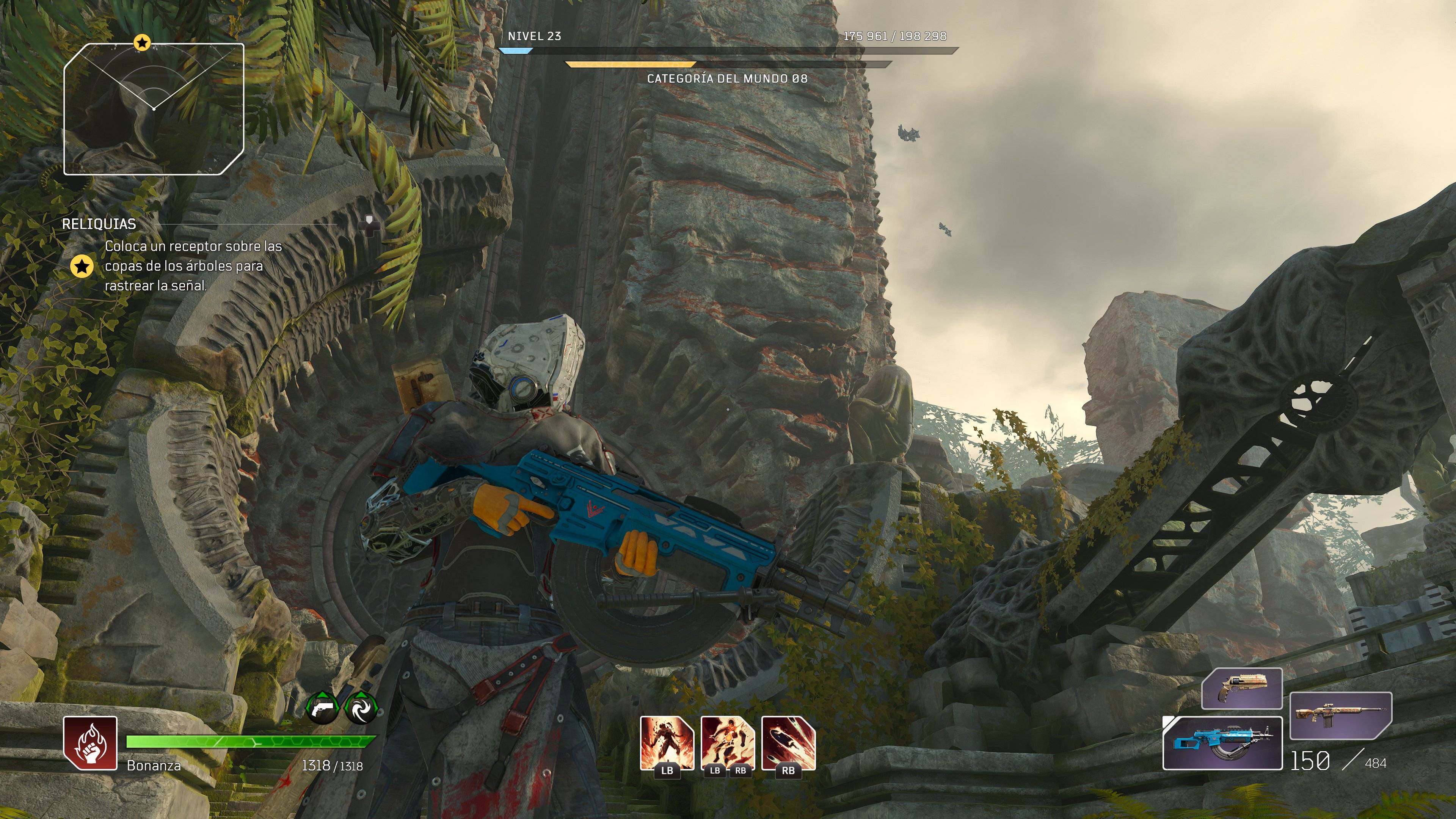Viewport: 1456px width, 819px height.
Task: Click the minimap in the corner
Action: click(x=154, y=109)
